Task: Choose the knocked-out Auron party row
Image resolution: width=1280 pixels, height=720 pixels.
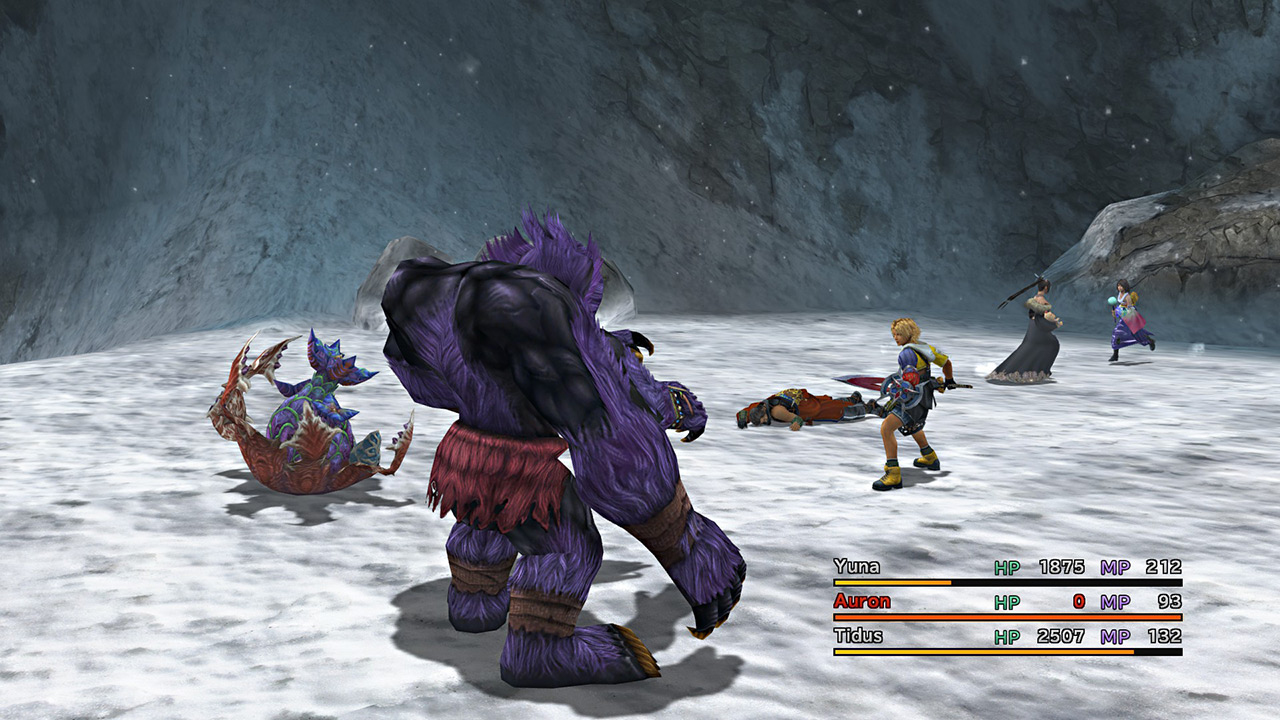Action: pyautogui.click(x=862, y=602)
